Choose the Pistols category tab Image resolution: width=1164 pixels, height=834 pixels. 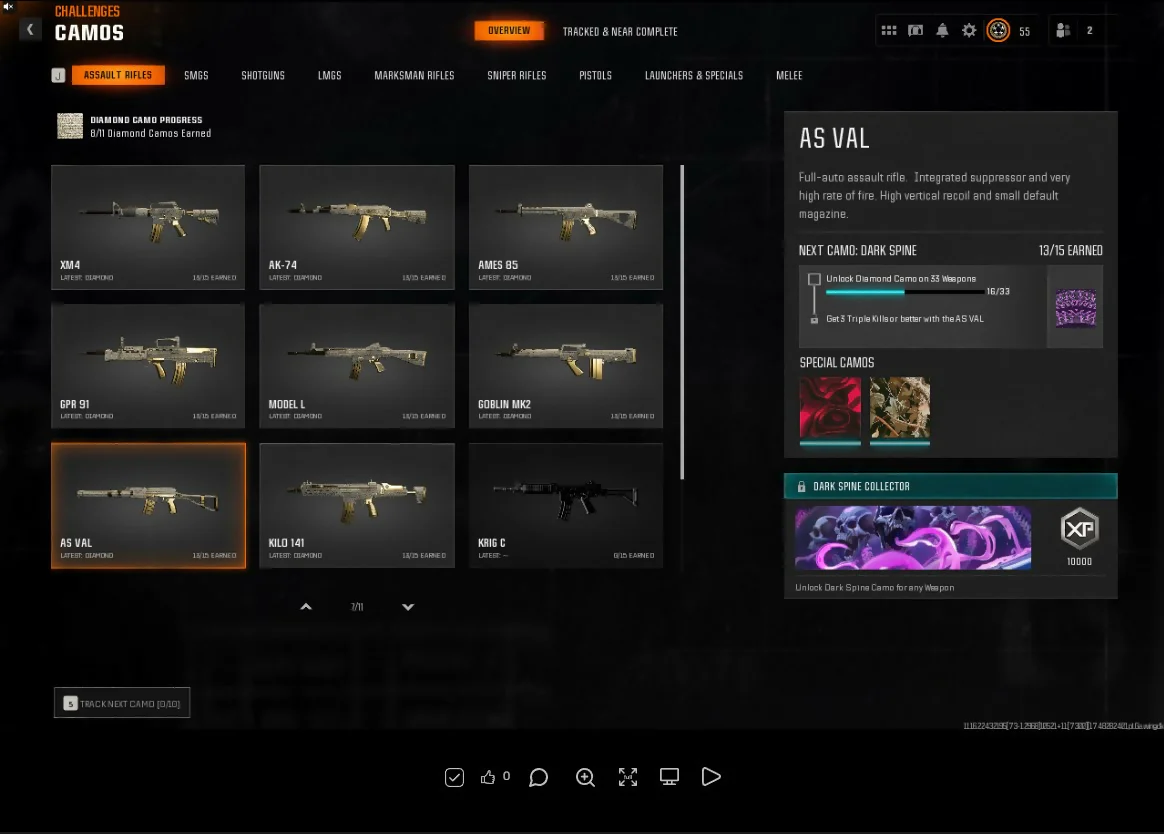[x=595, y=76]
